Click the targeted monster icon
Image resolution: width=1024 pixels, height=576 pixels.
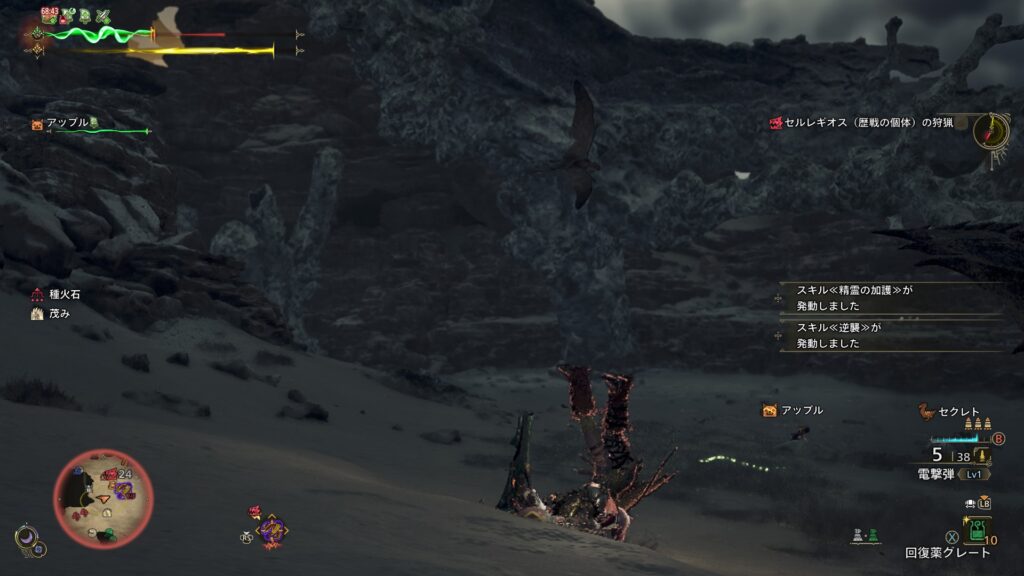[271, 529]
